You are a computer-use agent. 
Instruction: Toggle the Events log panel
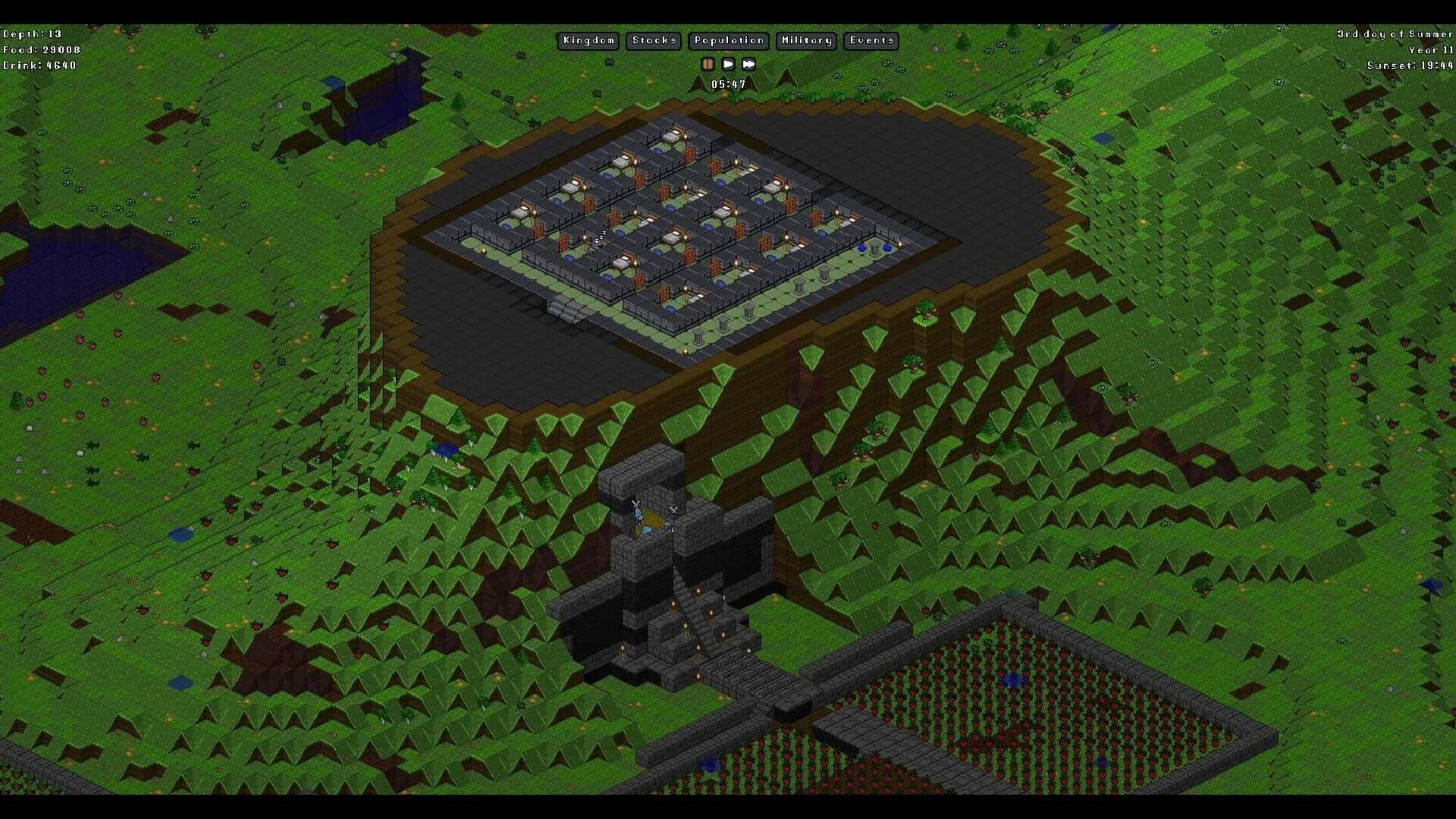point(871,41)
